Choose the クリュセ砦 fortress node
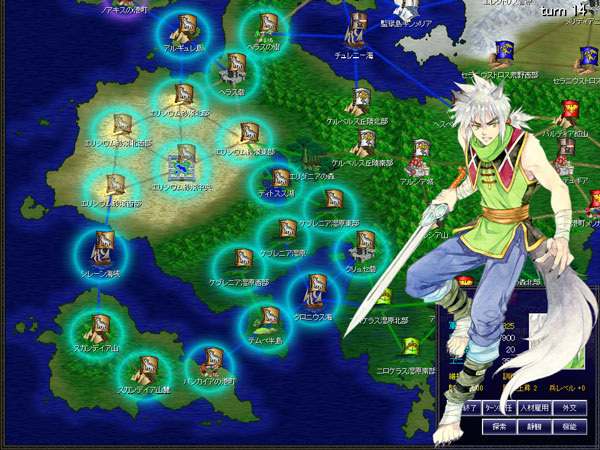 362,250
